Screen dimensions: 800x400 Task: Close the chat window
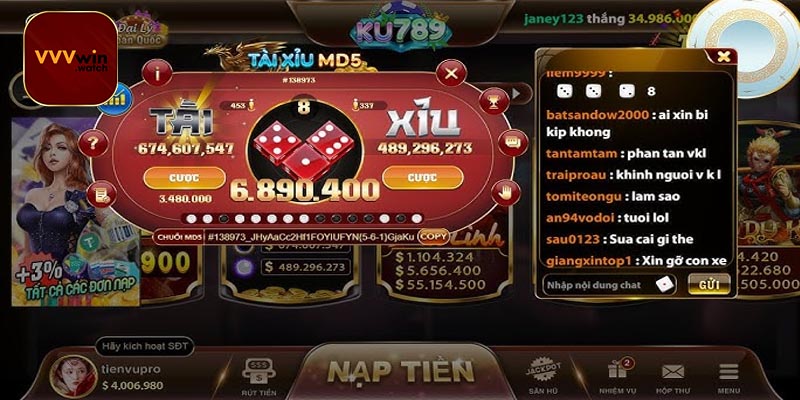tap(723, 56)
